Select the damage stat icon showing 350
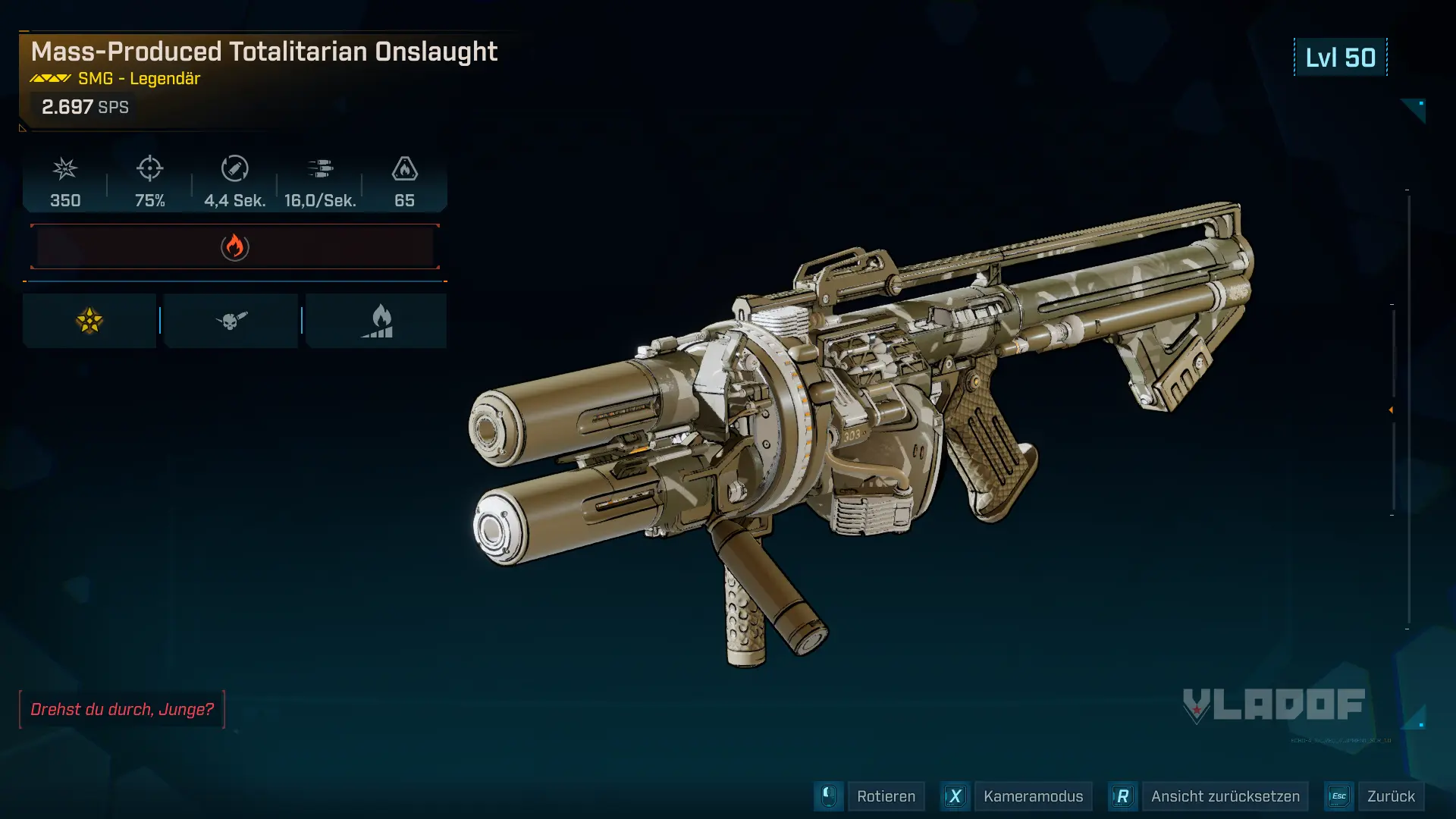1456x819 pixels. coord(65,170)
